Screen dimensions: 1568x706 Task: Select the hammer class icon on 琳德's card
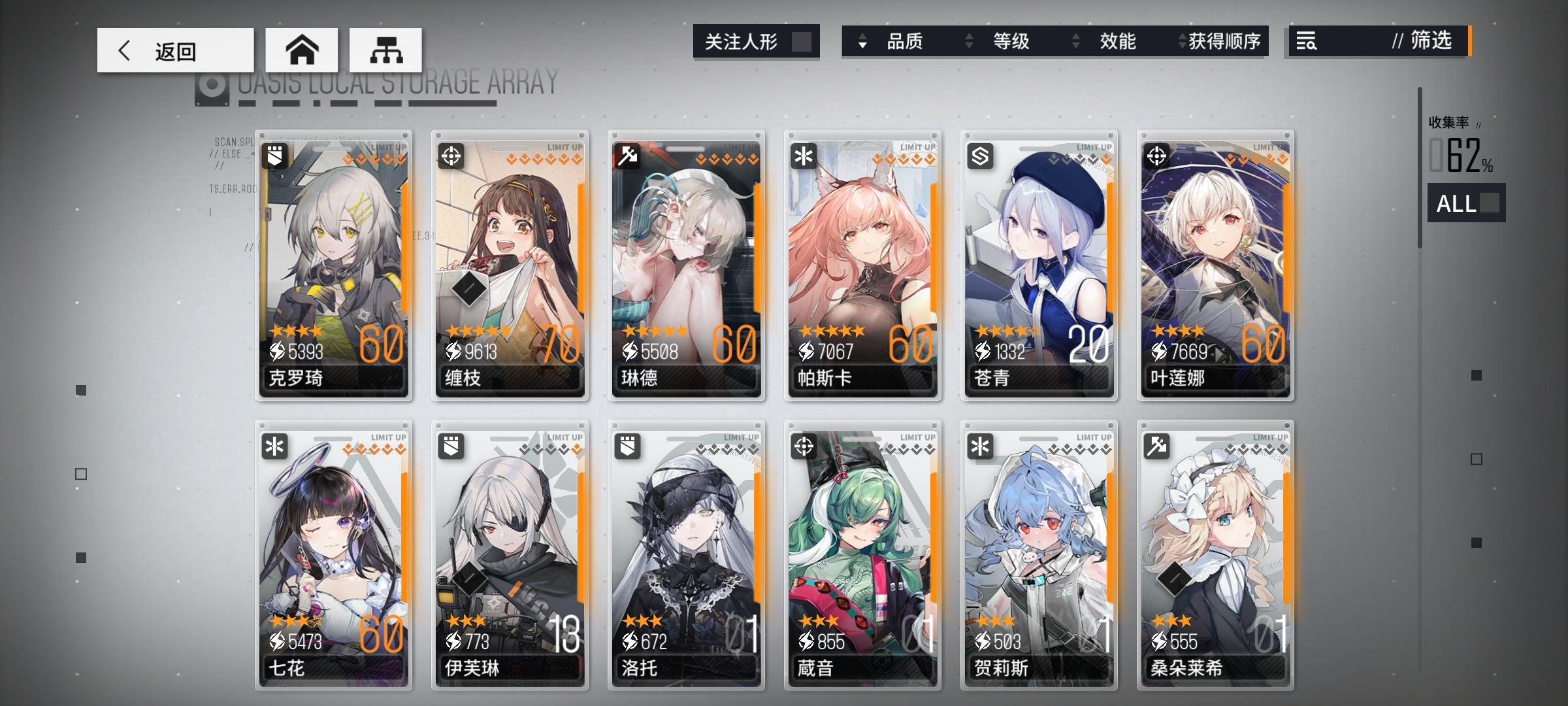(x=626, y=156)
